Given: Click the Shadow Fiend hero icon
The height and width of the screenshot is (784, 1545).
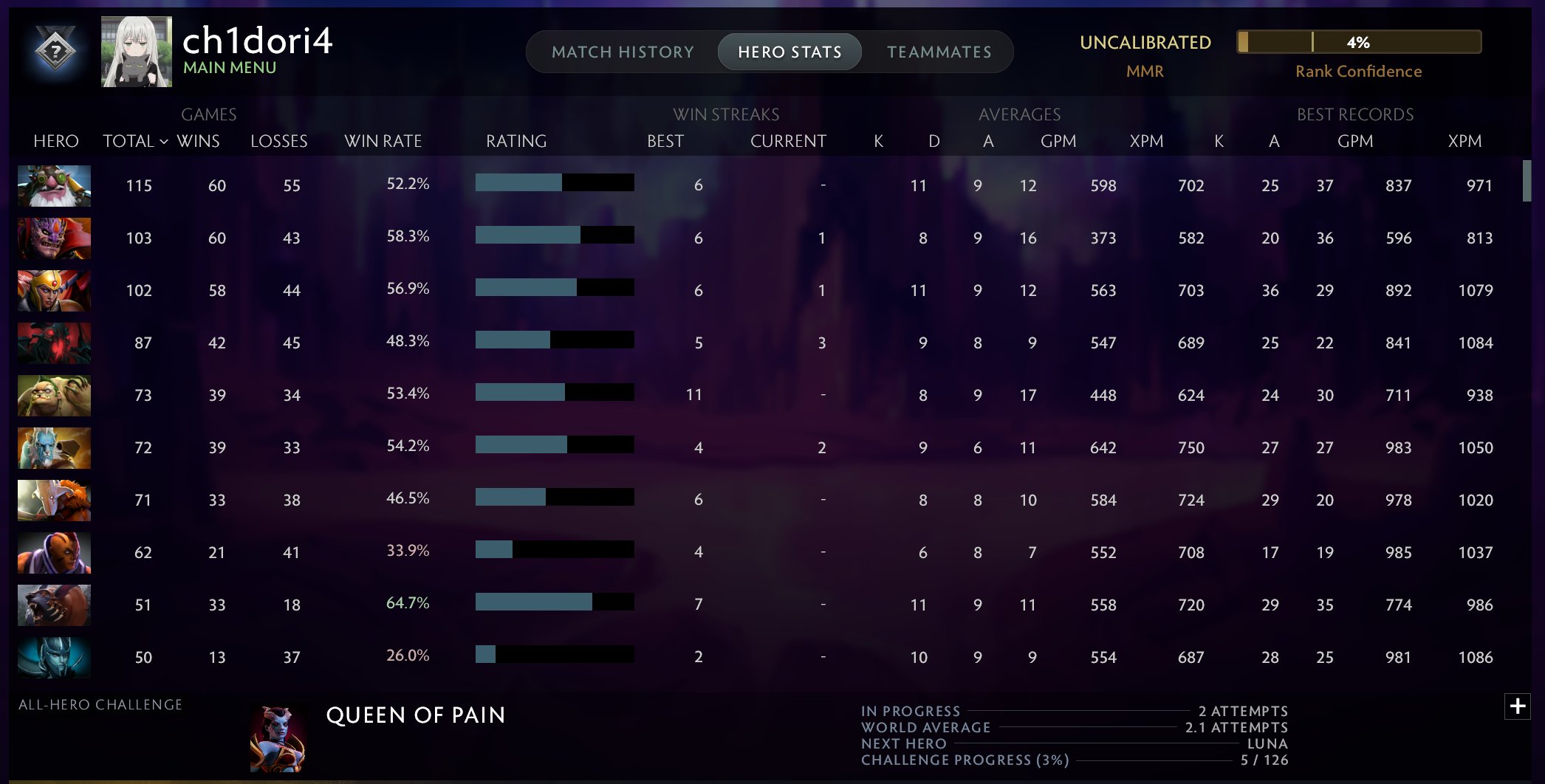Looking at the screenshot, I should coord(54,343).
